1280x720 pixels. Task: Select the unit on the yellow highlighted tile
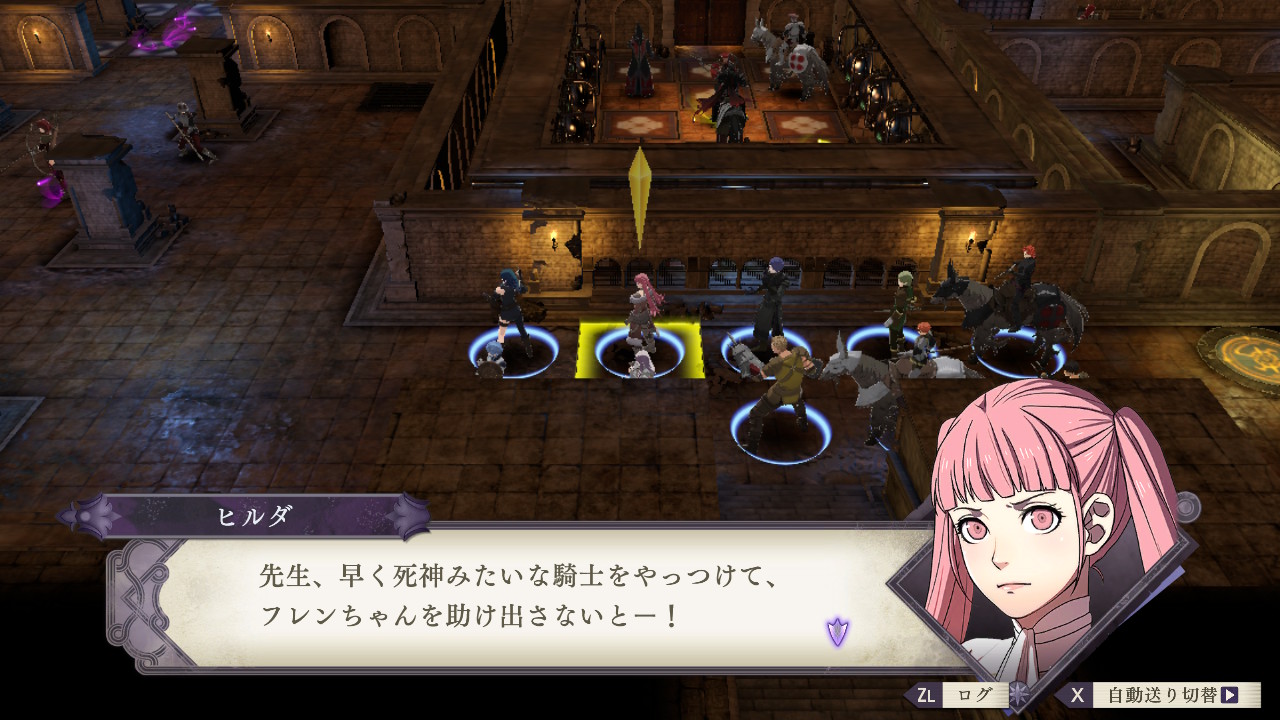[640, 330]
